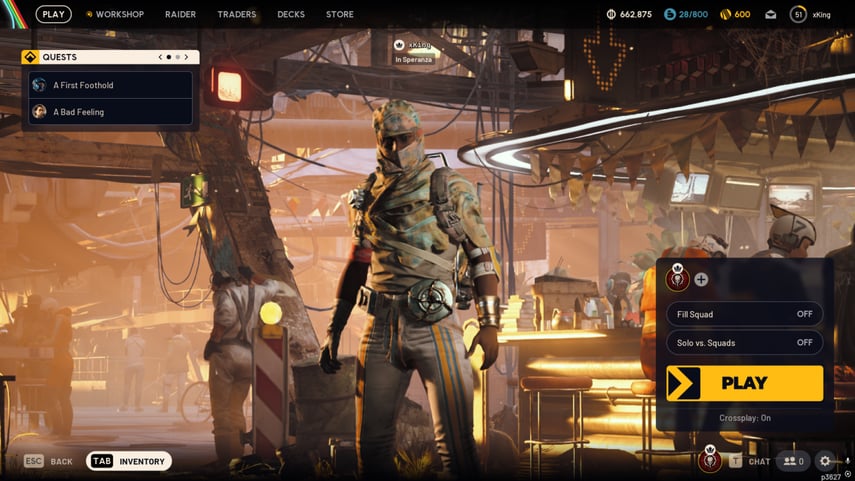This screenshot has height=481, width=855.
Task: Toggle Solo vs. Squads matchmaking
Action: tap(744, 343)
